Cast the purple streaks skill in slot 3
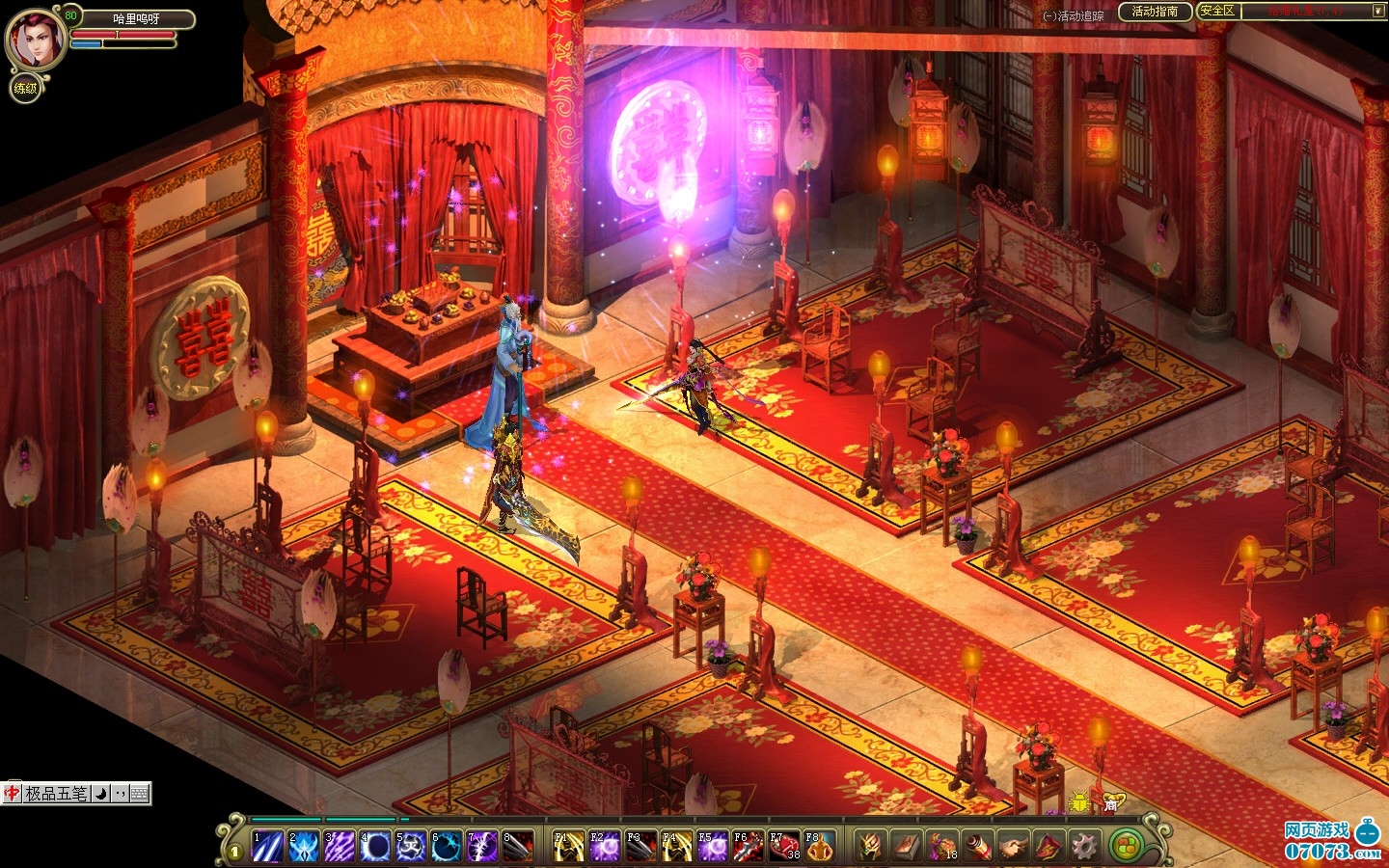The width and height of the screenshot is (1389, 868). point(339,846)
